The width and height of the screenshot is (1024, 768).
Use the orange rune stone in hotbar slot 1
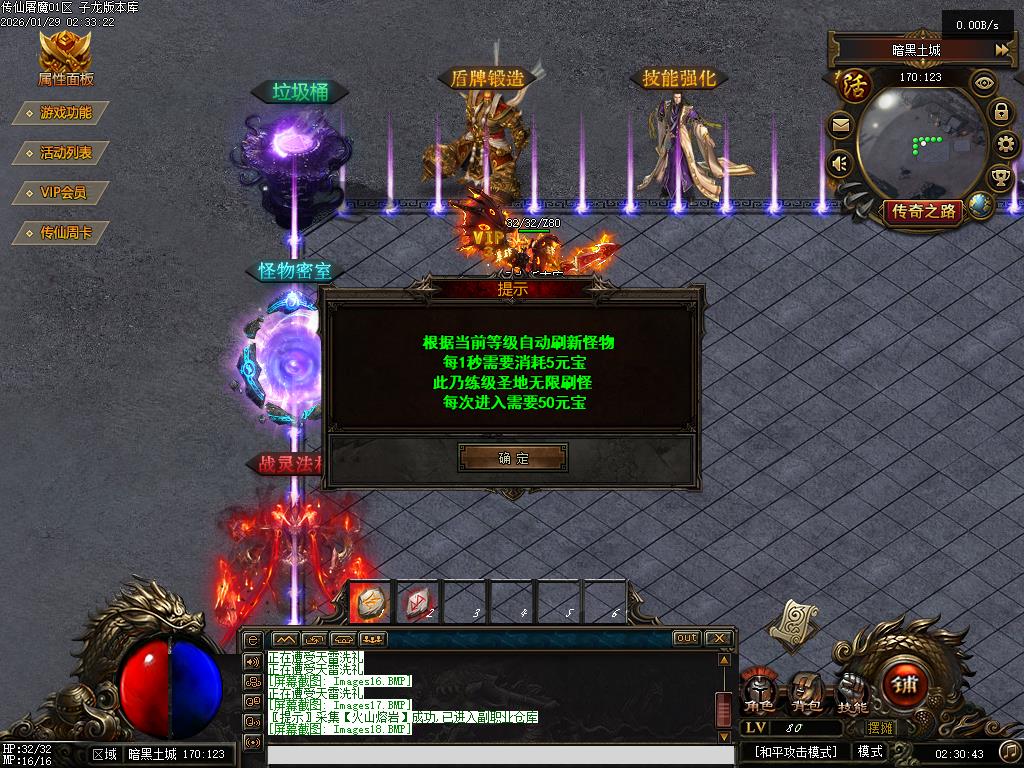[368, 602]
